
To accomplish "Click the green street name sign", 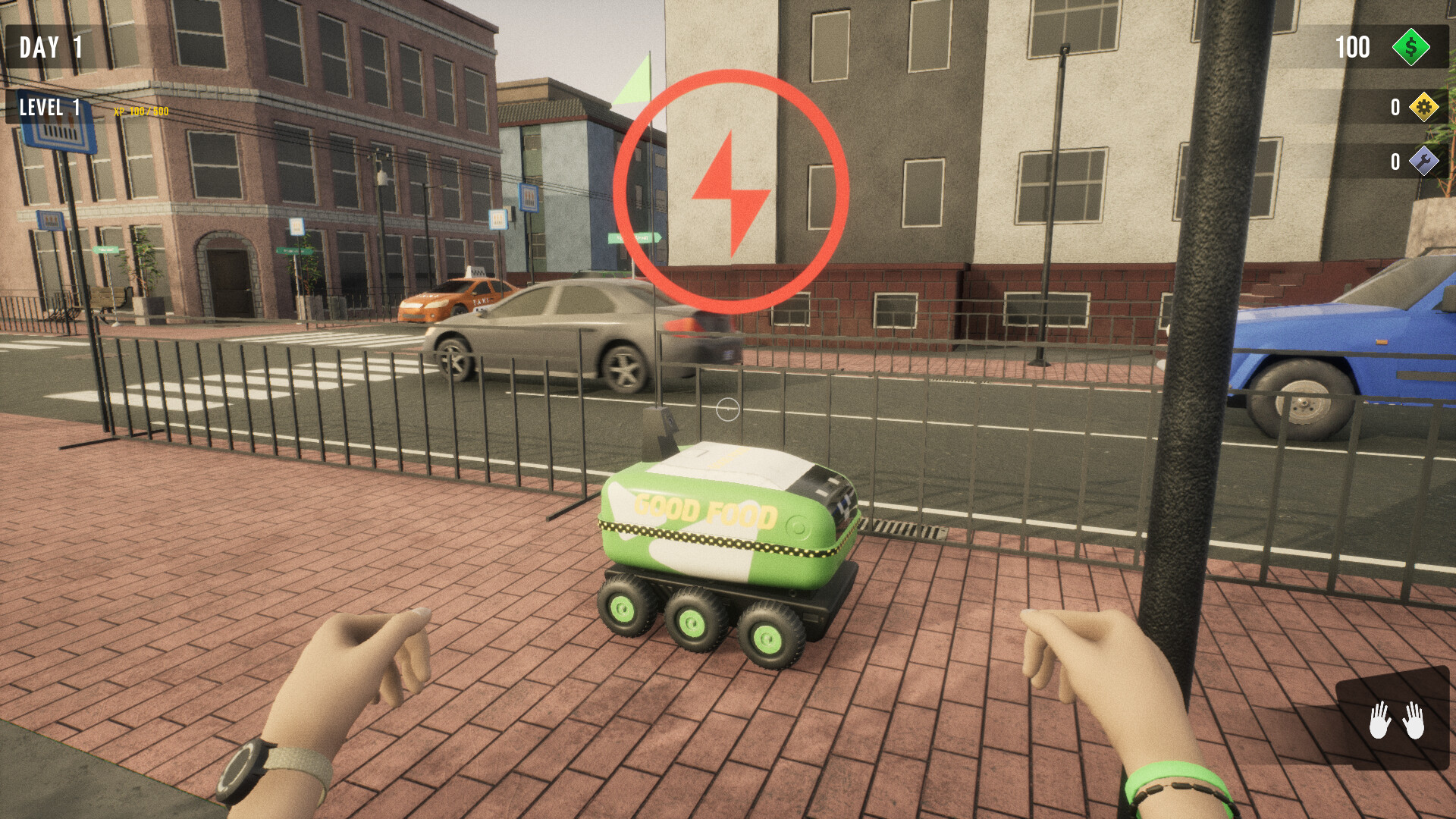I will (634, 239).
